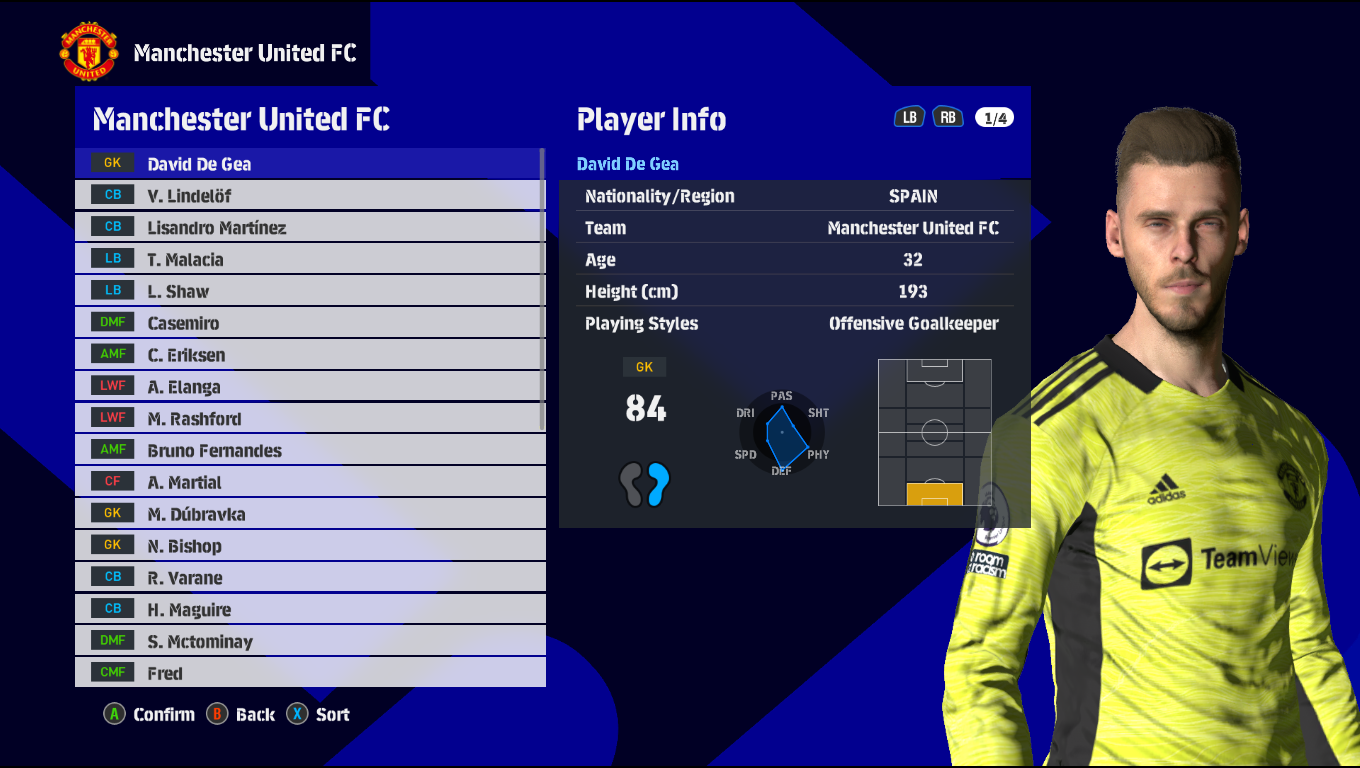Image resolution: width=1360 pixels, height=768 pixels.
Task: Select David De Gea in the squad list
Action: (310, 163)
